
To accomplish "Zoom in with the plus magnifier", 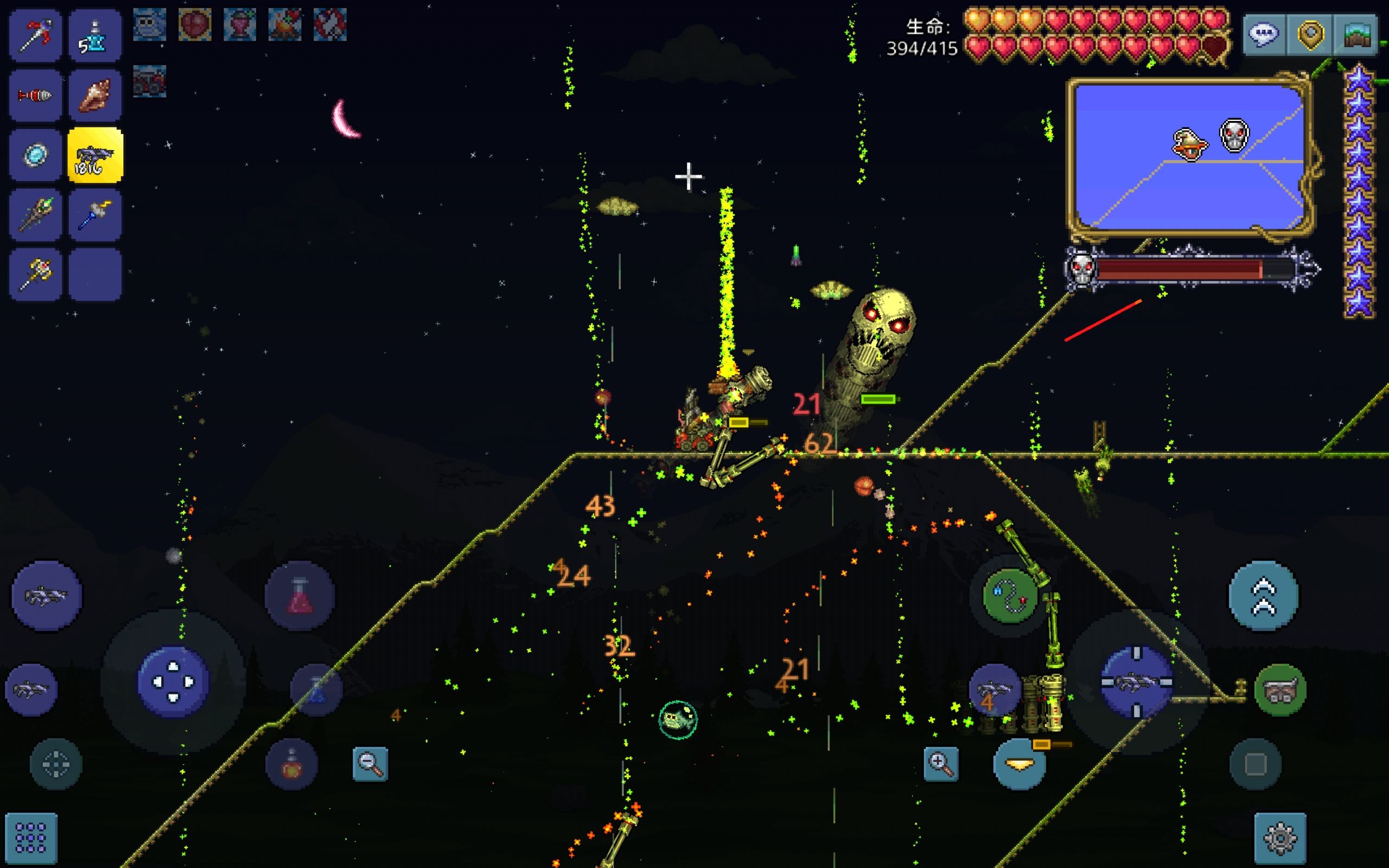I will [x=941, y=763].
